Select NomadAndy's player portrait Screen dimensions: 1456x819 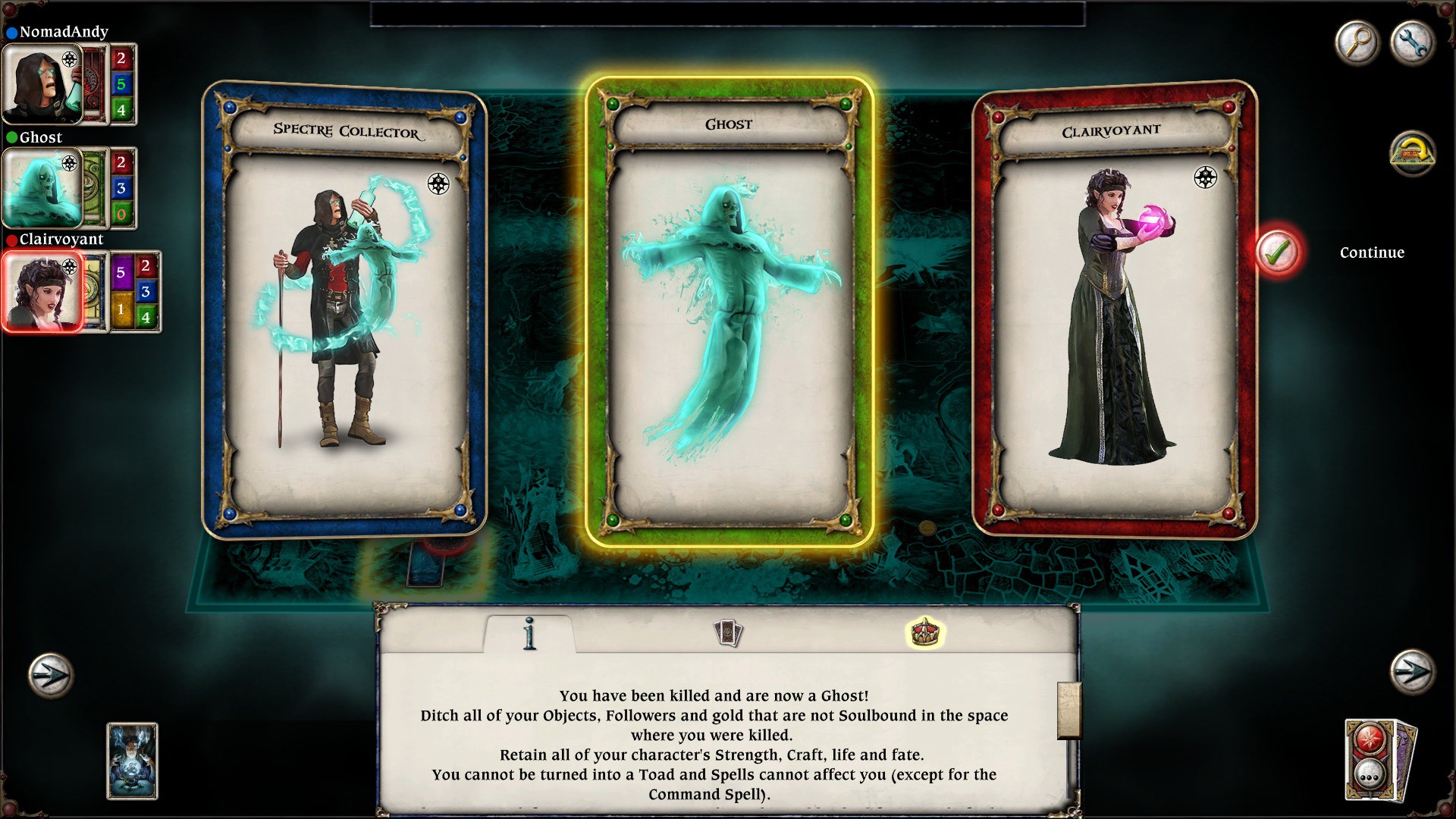42,83
